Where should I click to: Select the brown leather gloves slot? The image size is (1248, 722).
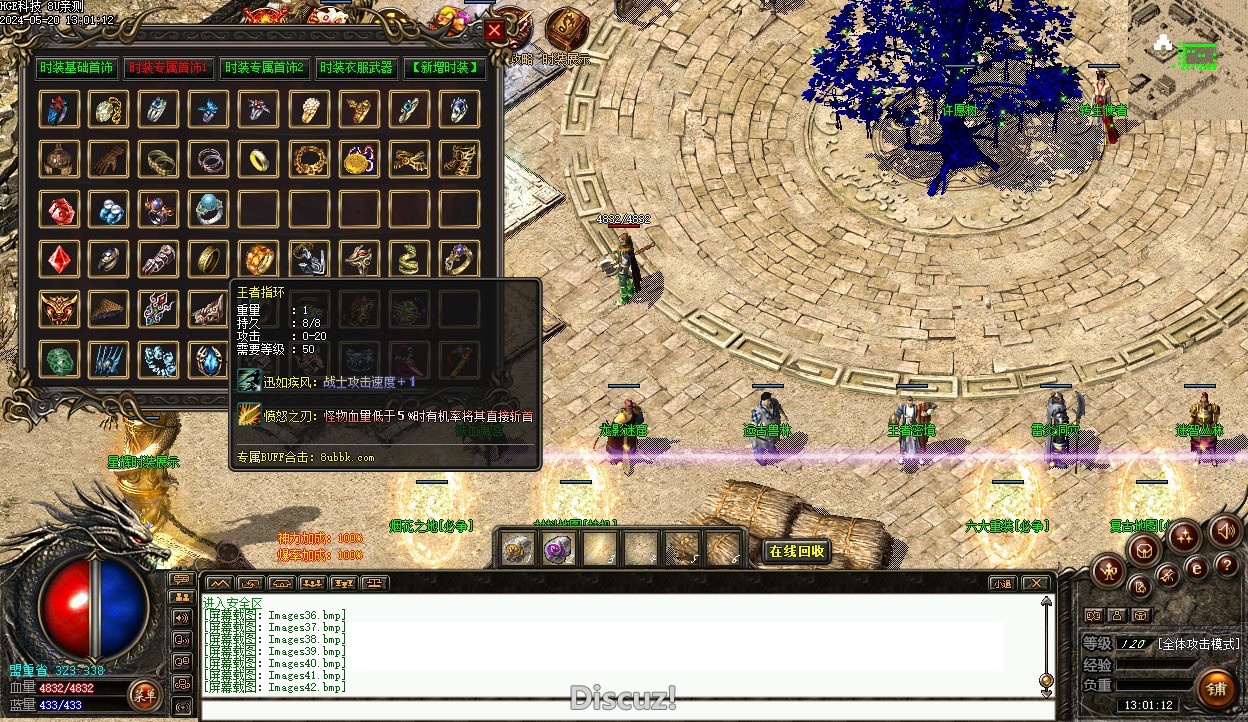(x=109, y=158)
